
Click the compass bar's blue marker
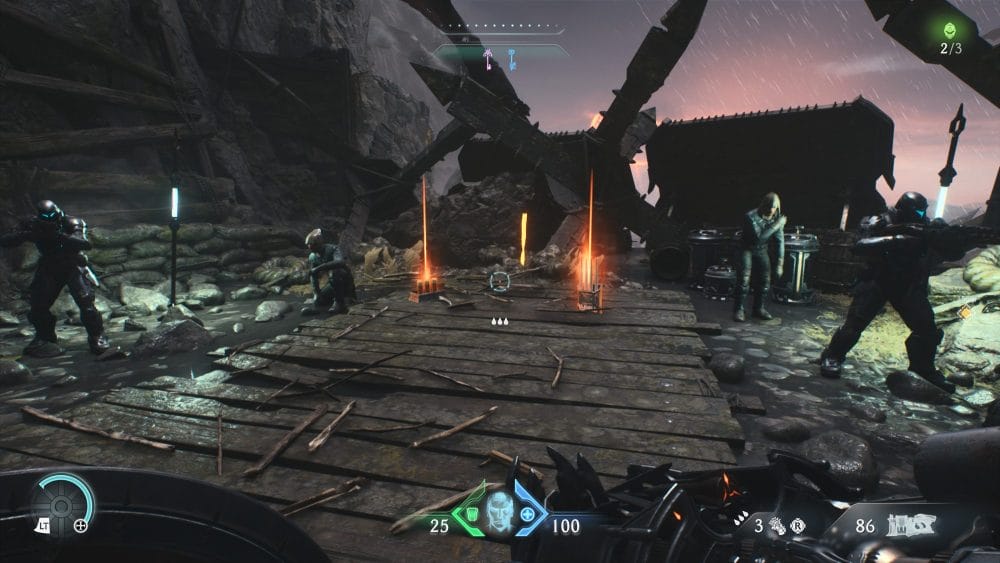[x=509, y=58]
